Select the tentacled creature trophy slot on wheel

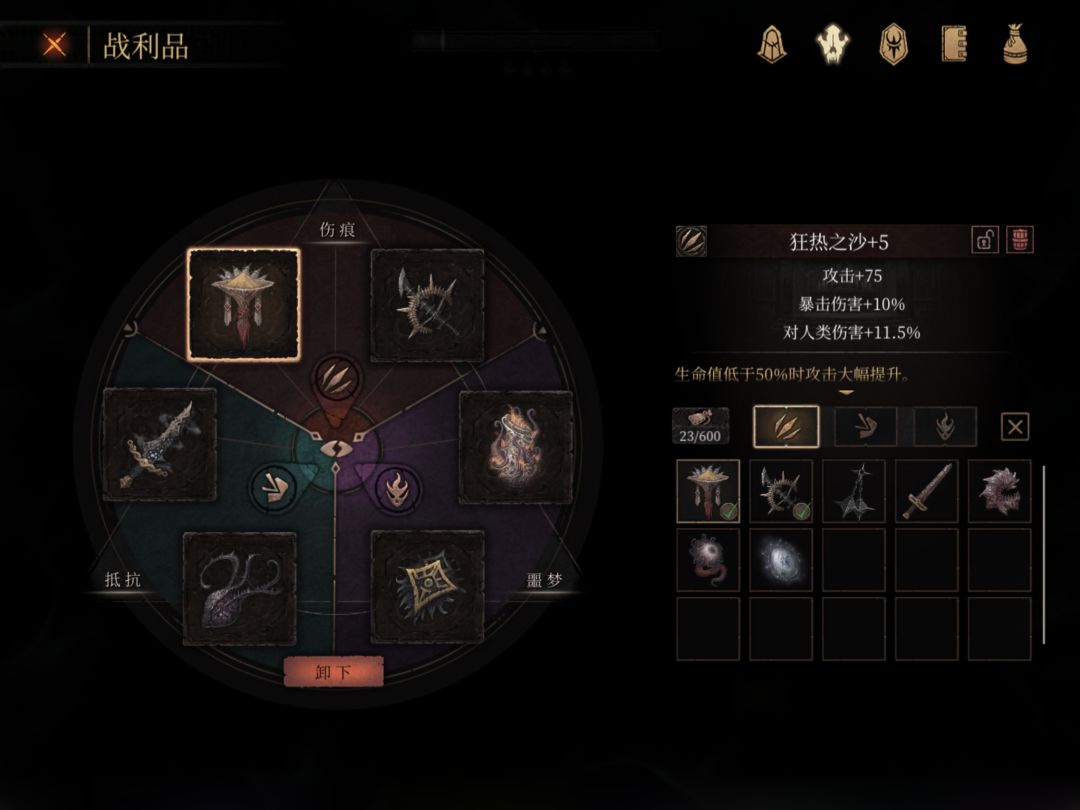pos(240,588)
